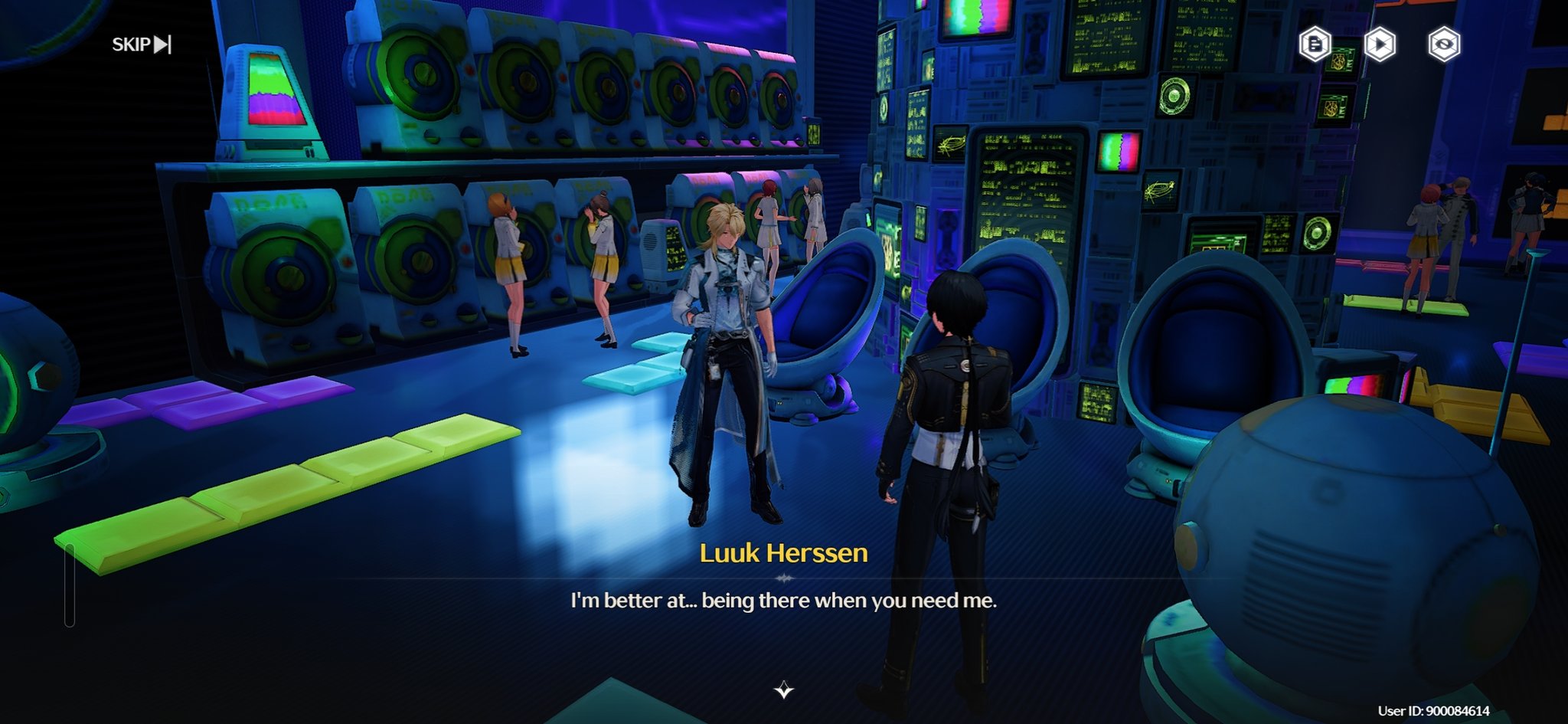1568x724 pixels.
Task: Hide the dialogue interface
Action: [1444, 44]
